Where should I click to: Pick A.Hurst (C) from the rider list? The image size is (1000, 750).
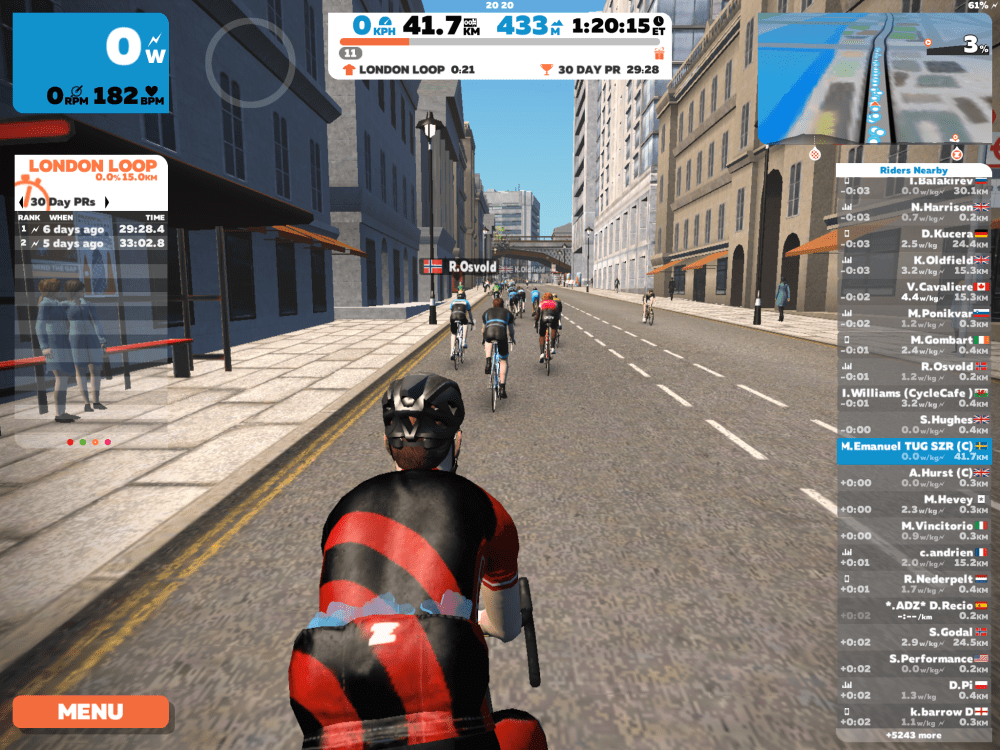click(x=913, y=478)
